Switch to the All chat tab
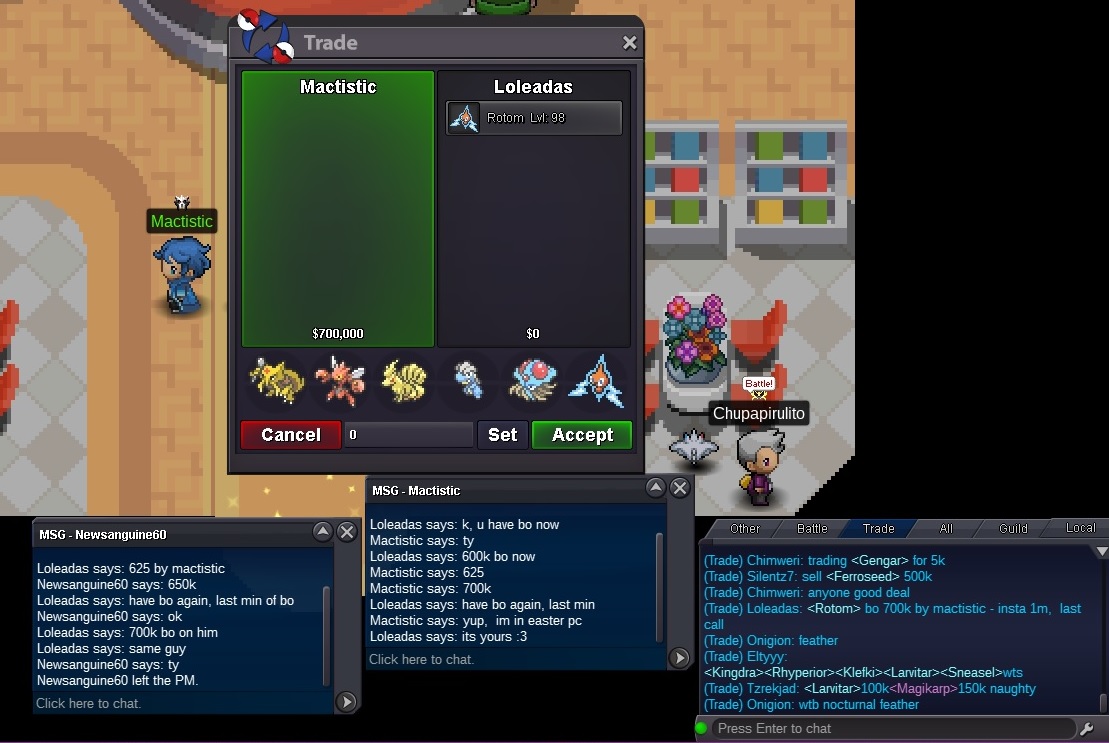This screenshot has width=1109, height=743. (x=946, y=528)
